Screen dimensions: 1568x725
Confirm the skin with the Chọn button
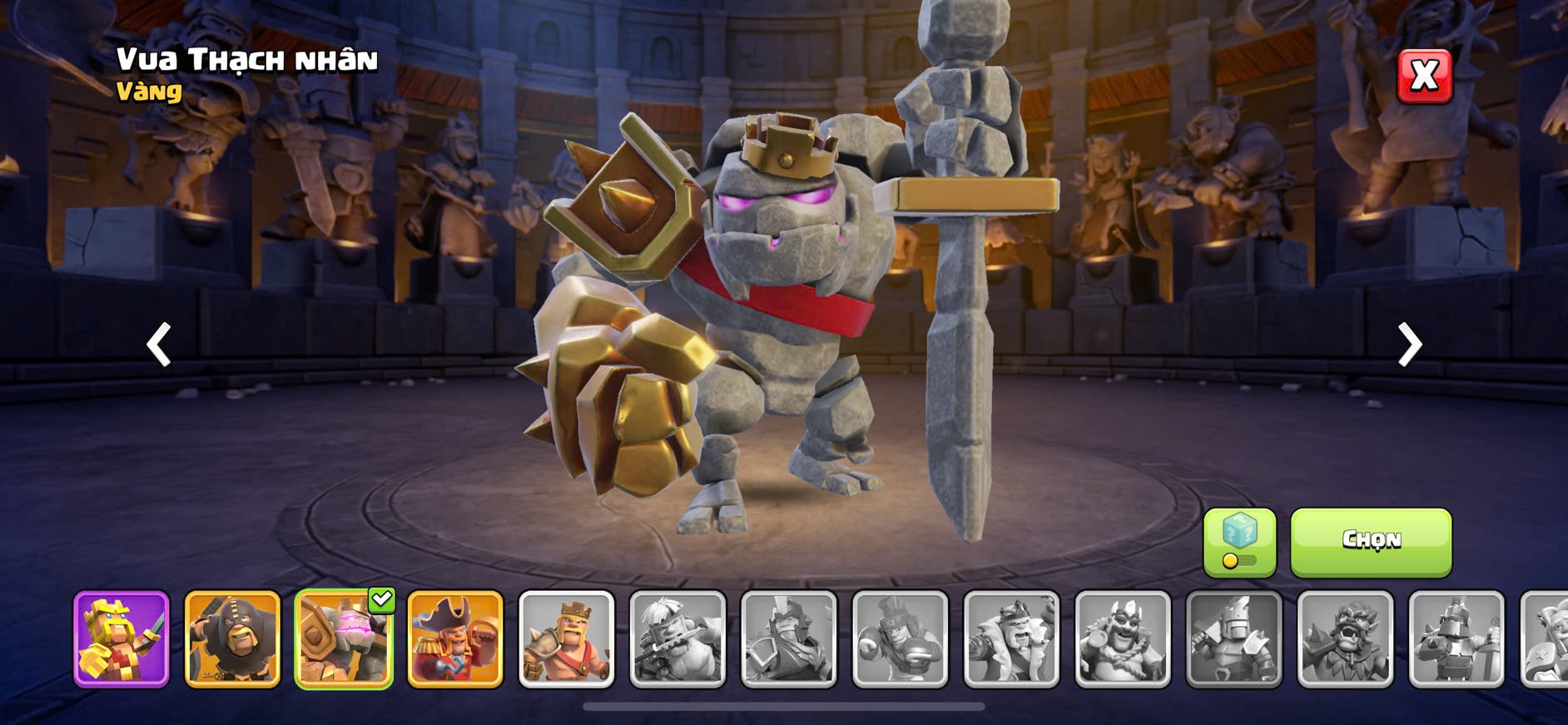pos(1371,542)
